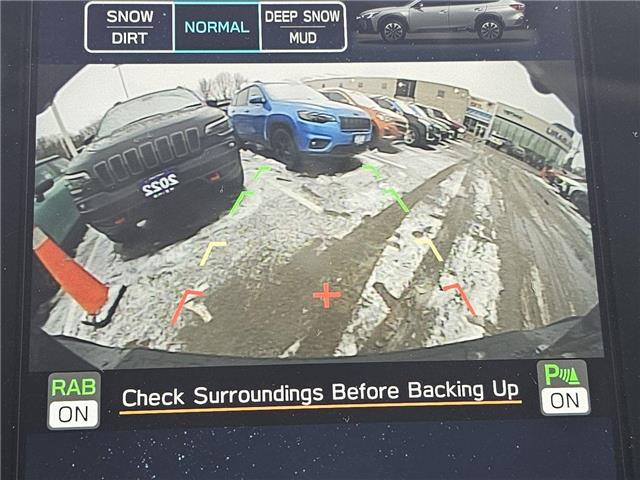Select the Snow Dirt drive mode
640x480 pixels.
pos(129,27)
